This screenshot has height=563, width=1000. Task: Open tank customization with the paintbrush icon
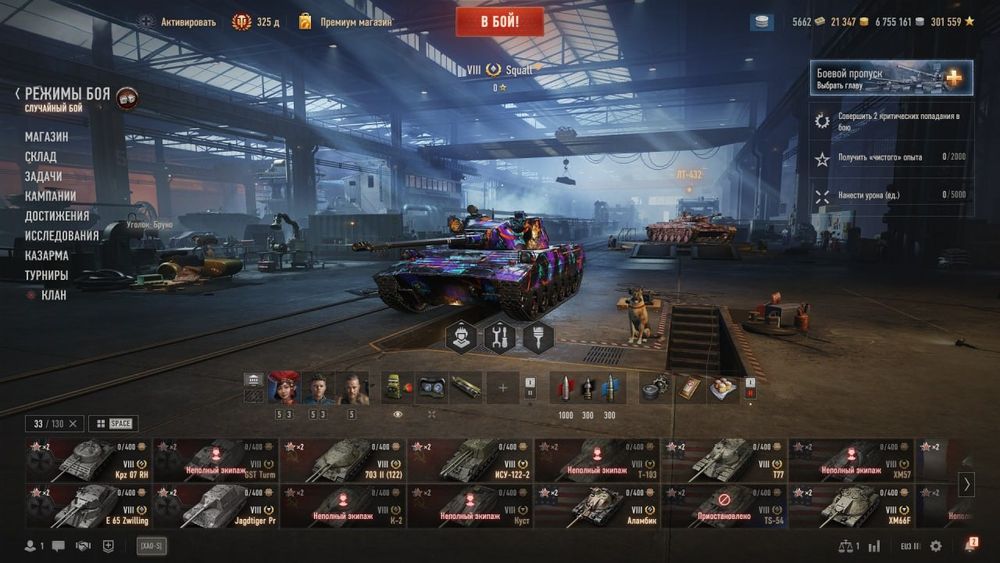pos(538,338)
